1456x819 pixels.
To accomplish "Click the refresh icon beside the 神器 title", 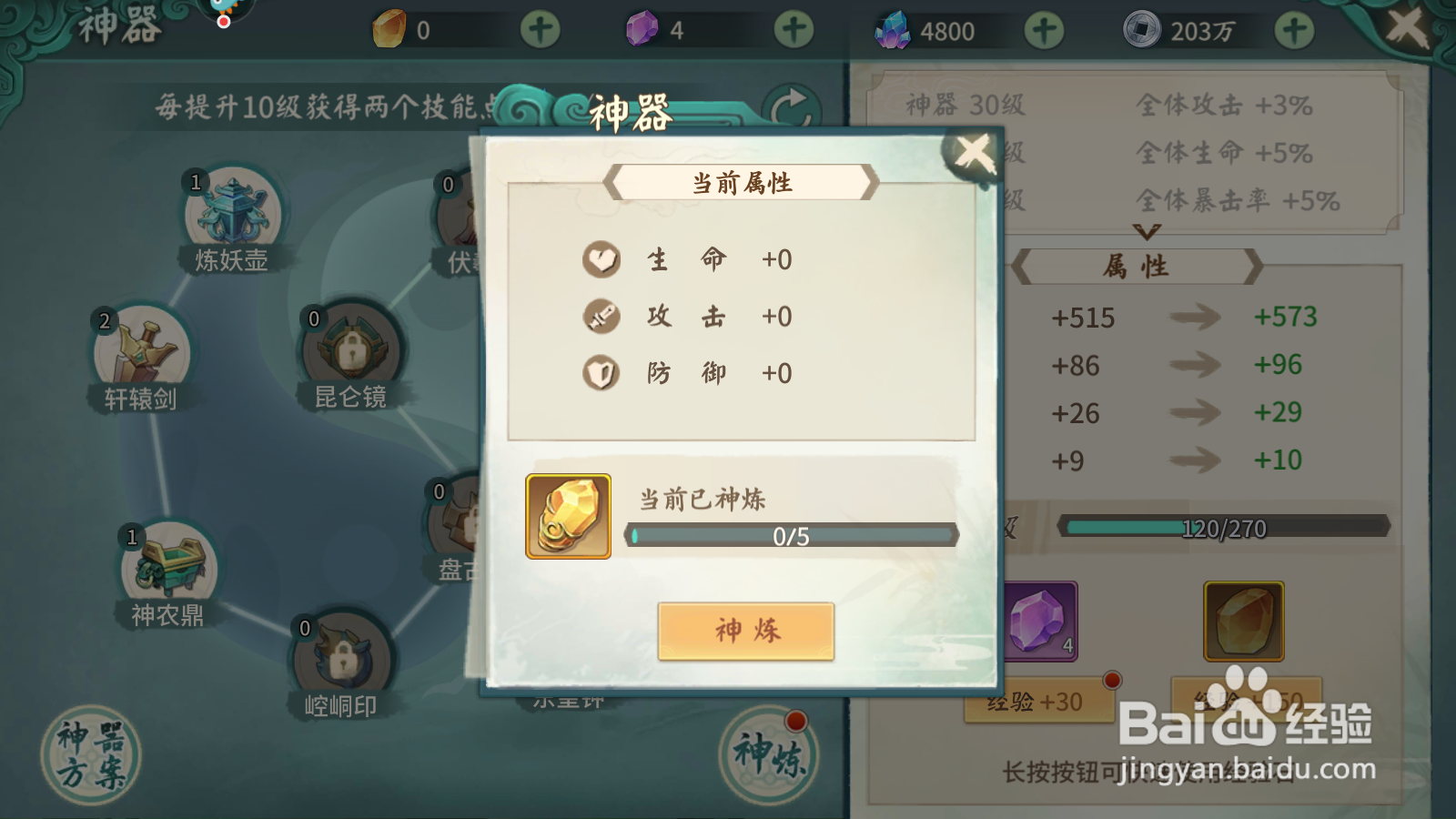I will [791, 102].
